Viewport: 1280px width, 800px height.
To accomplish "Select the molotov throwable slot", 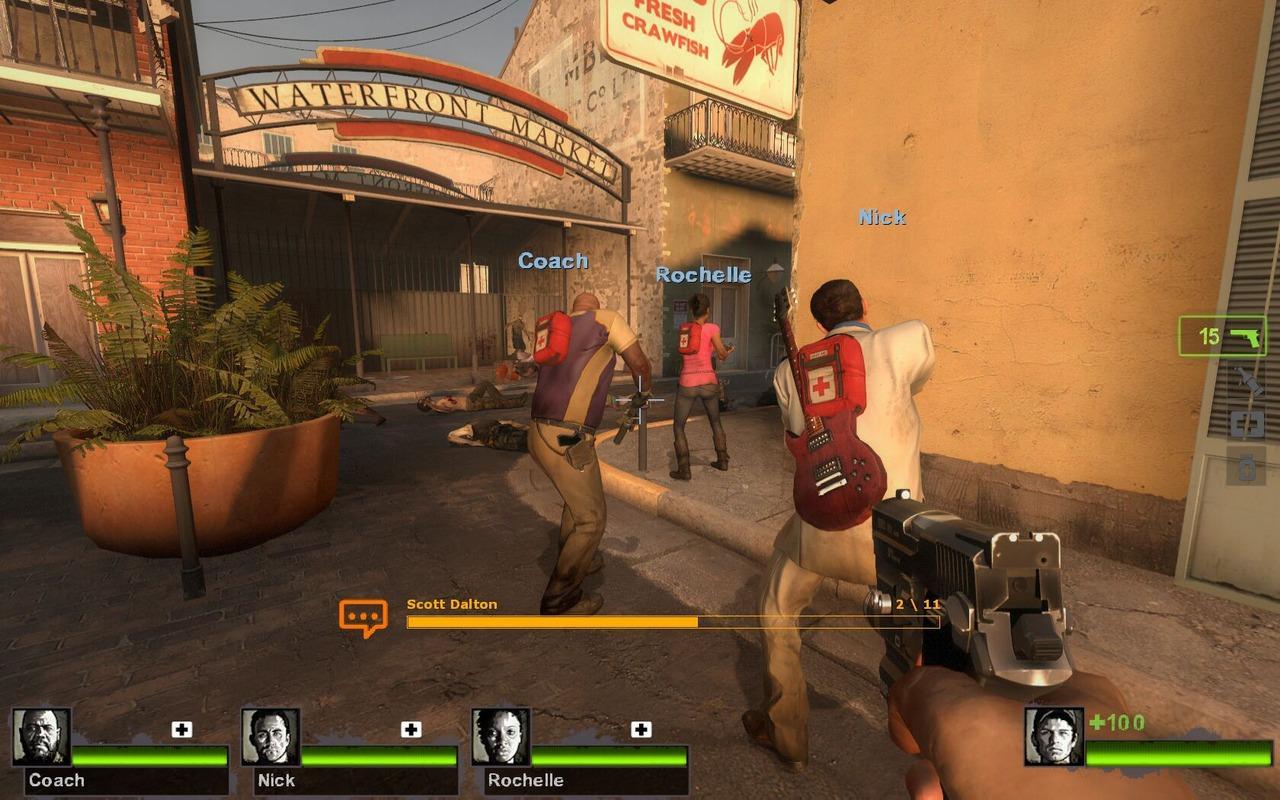I will coord(1246,381).
